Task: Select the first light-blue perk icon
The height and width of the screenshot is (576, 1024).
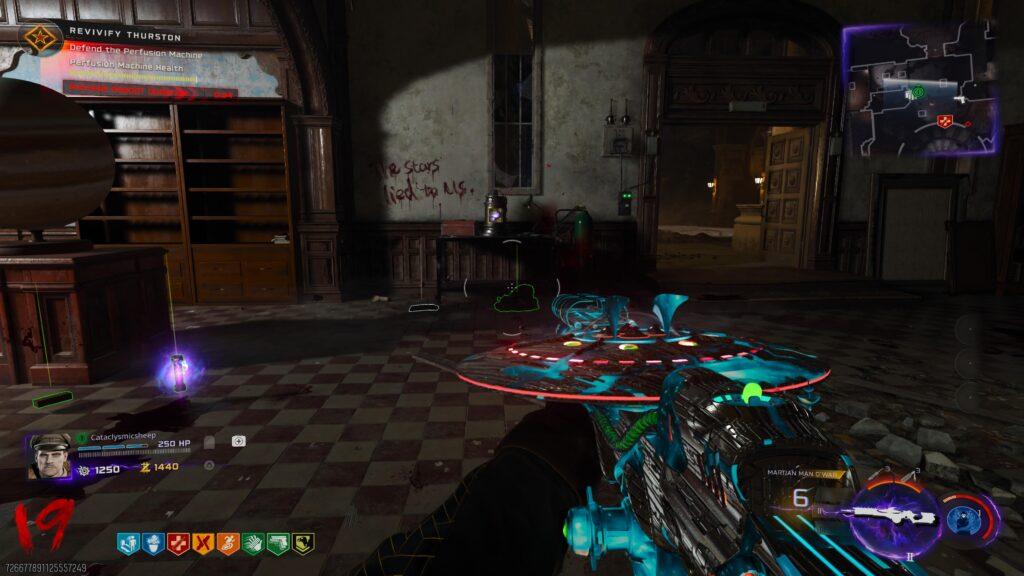Action: click(128, 544)
